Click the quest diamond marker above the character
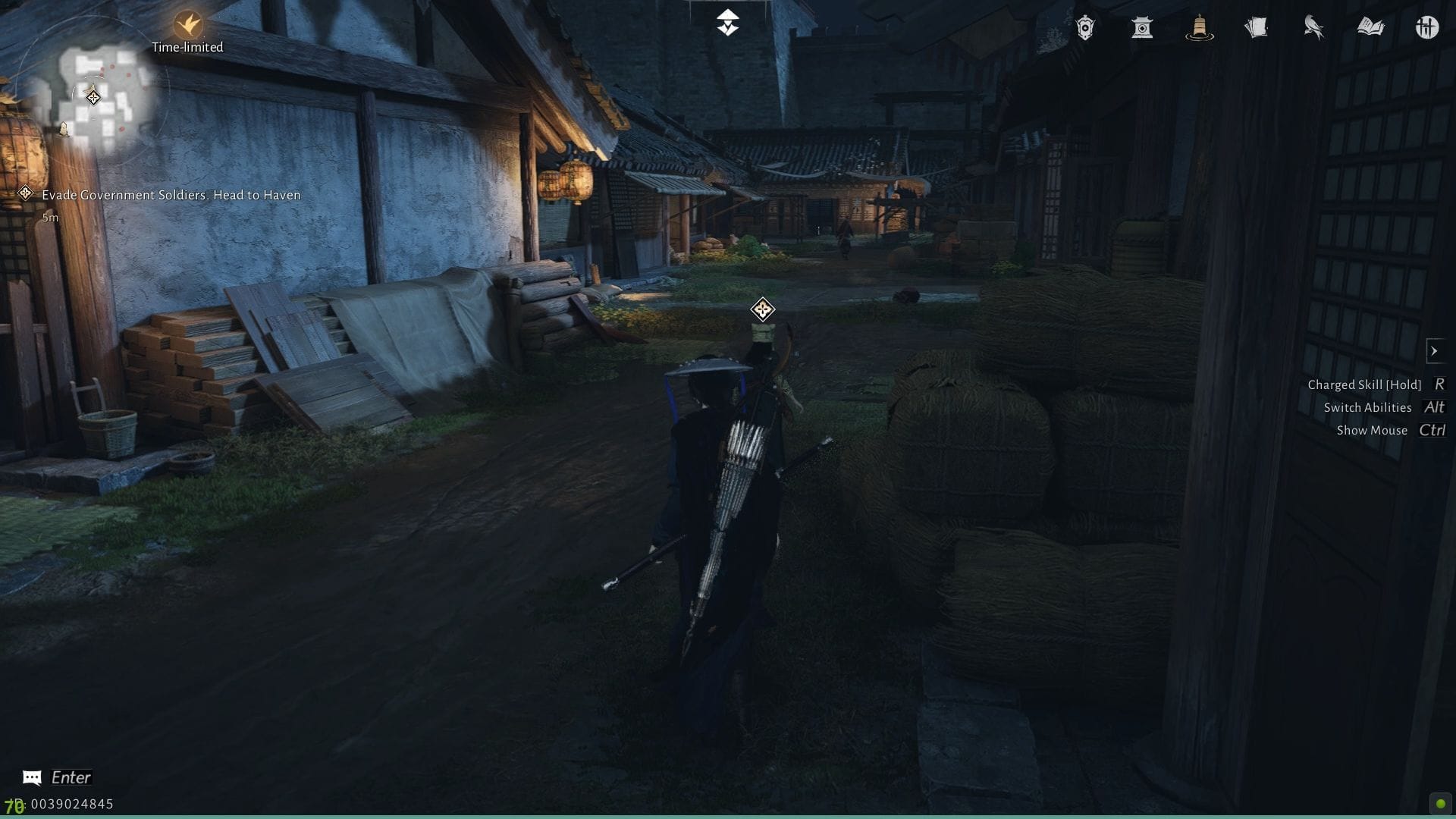1456x819 pixels. click(x=761, y=309)
